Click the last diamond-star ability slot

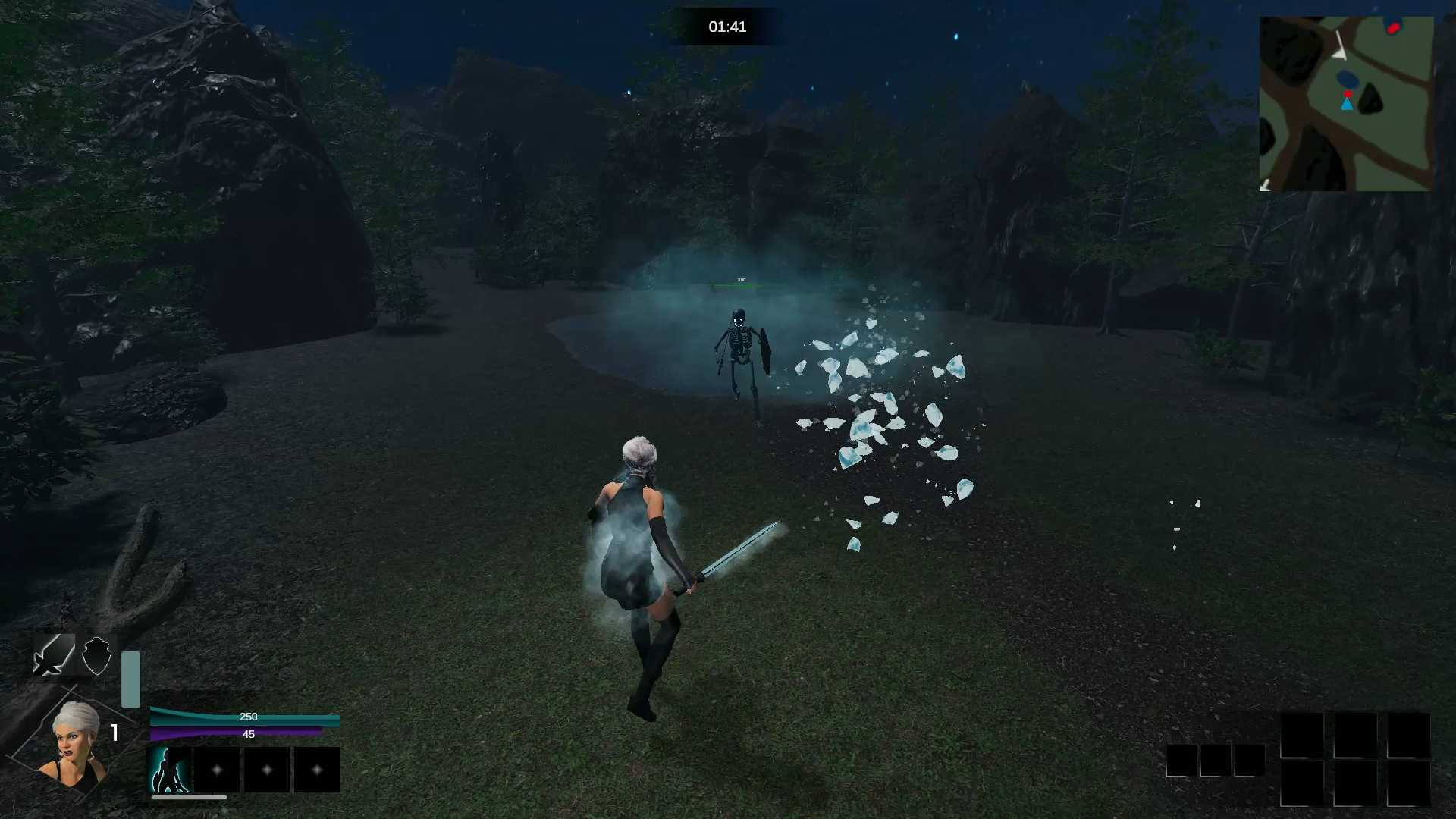(x=315, y=769)
